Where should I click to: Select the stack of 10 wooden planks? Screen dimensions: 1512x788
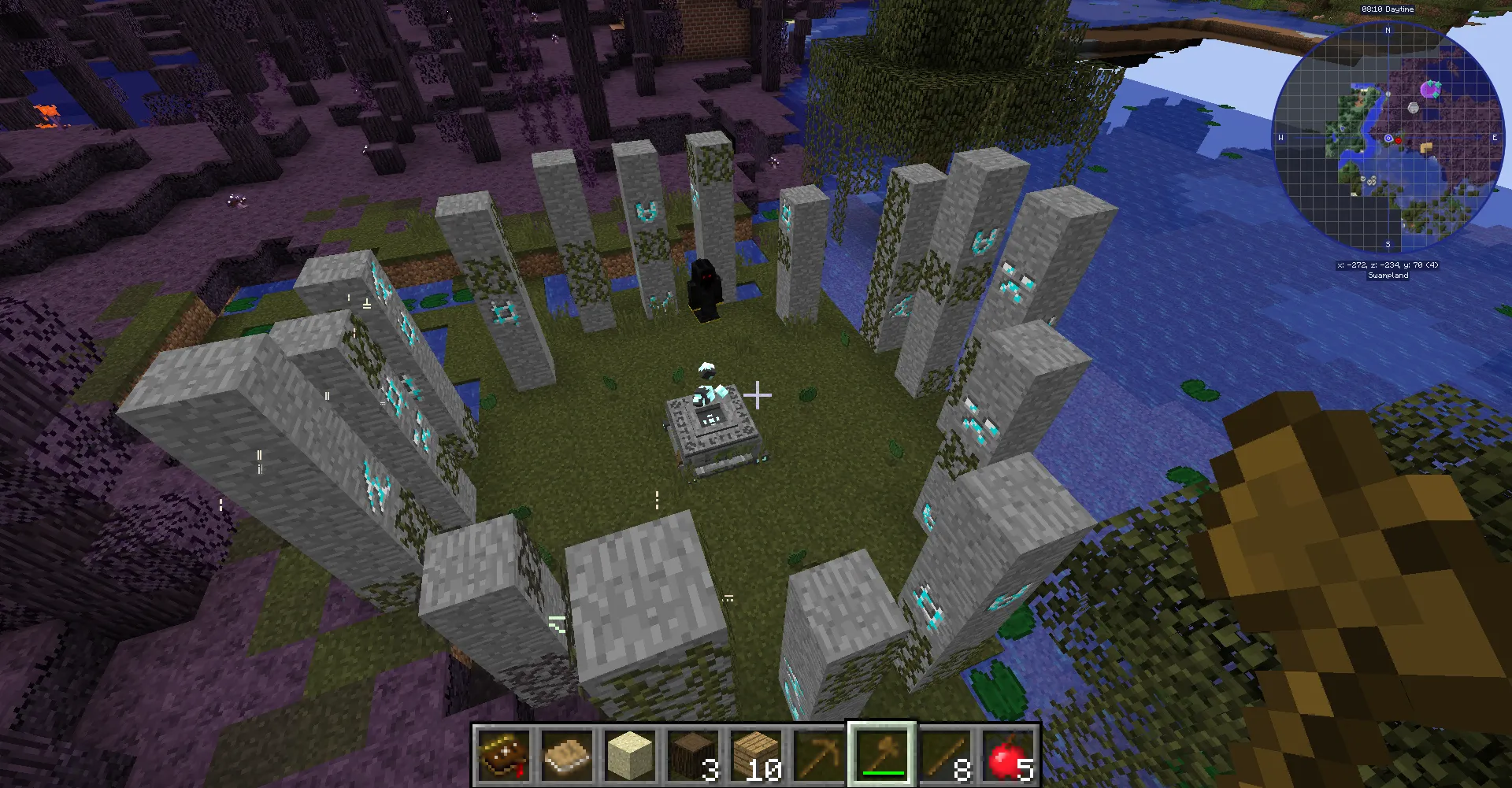(756, 754)
